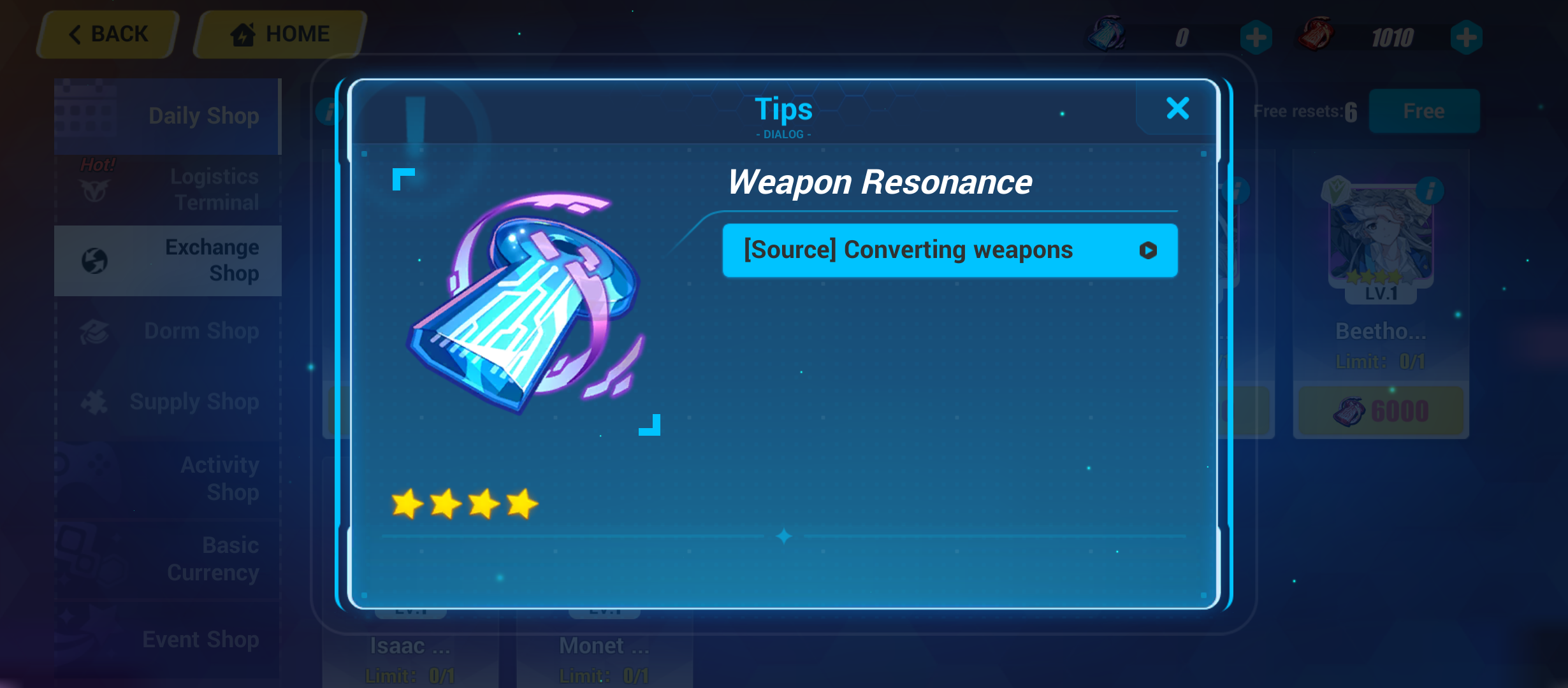The image size is (1568, 688).
Task: Close the Tips dialog
Action: pos(1177,108)
